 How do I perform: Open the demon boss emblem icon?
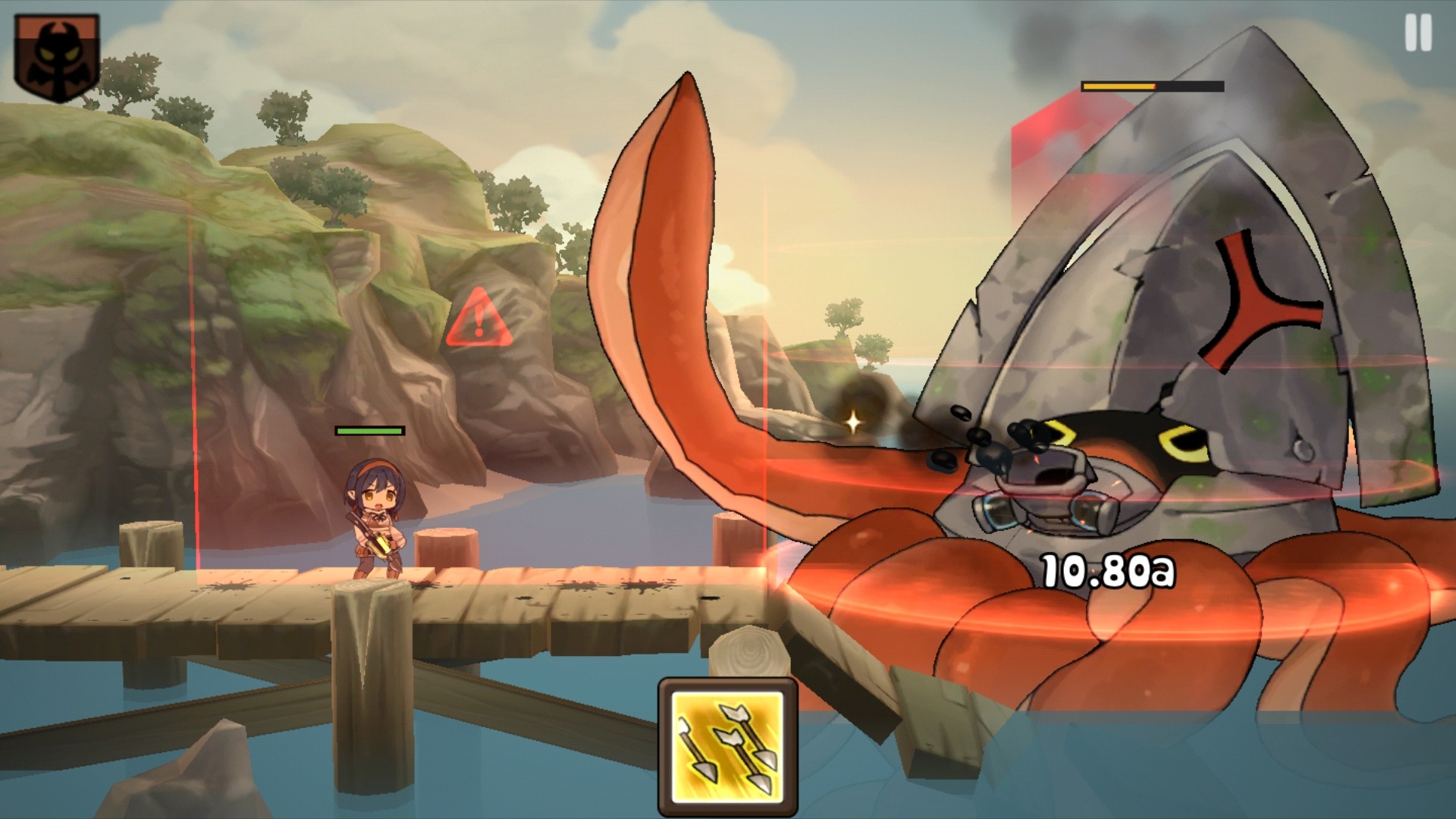56,57
